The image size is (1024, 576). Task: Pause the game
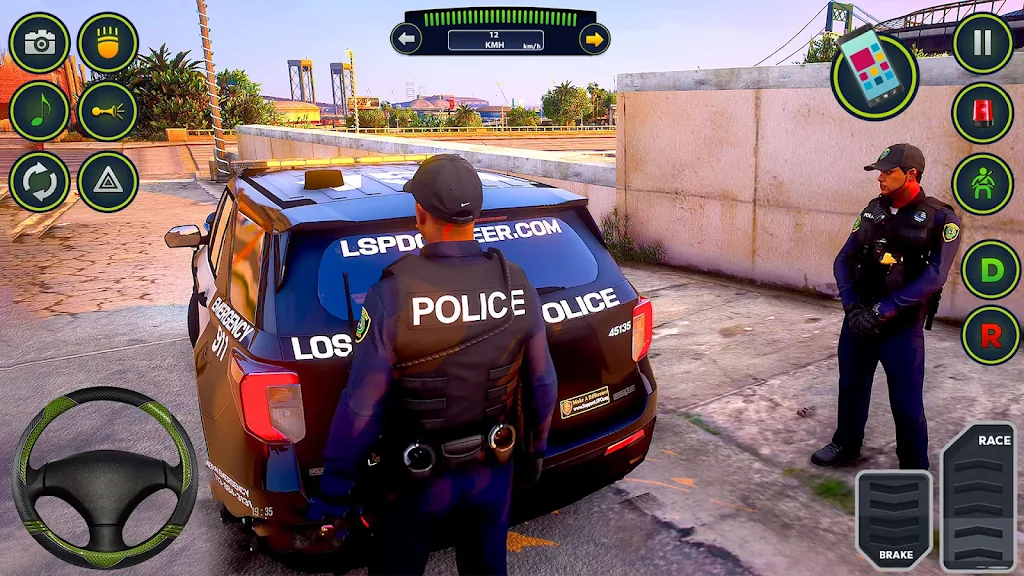pos(982,42)
